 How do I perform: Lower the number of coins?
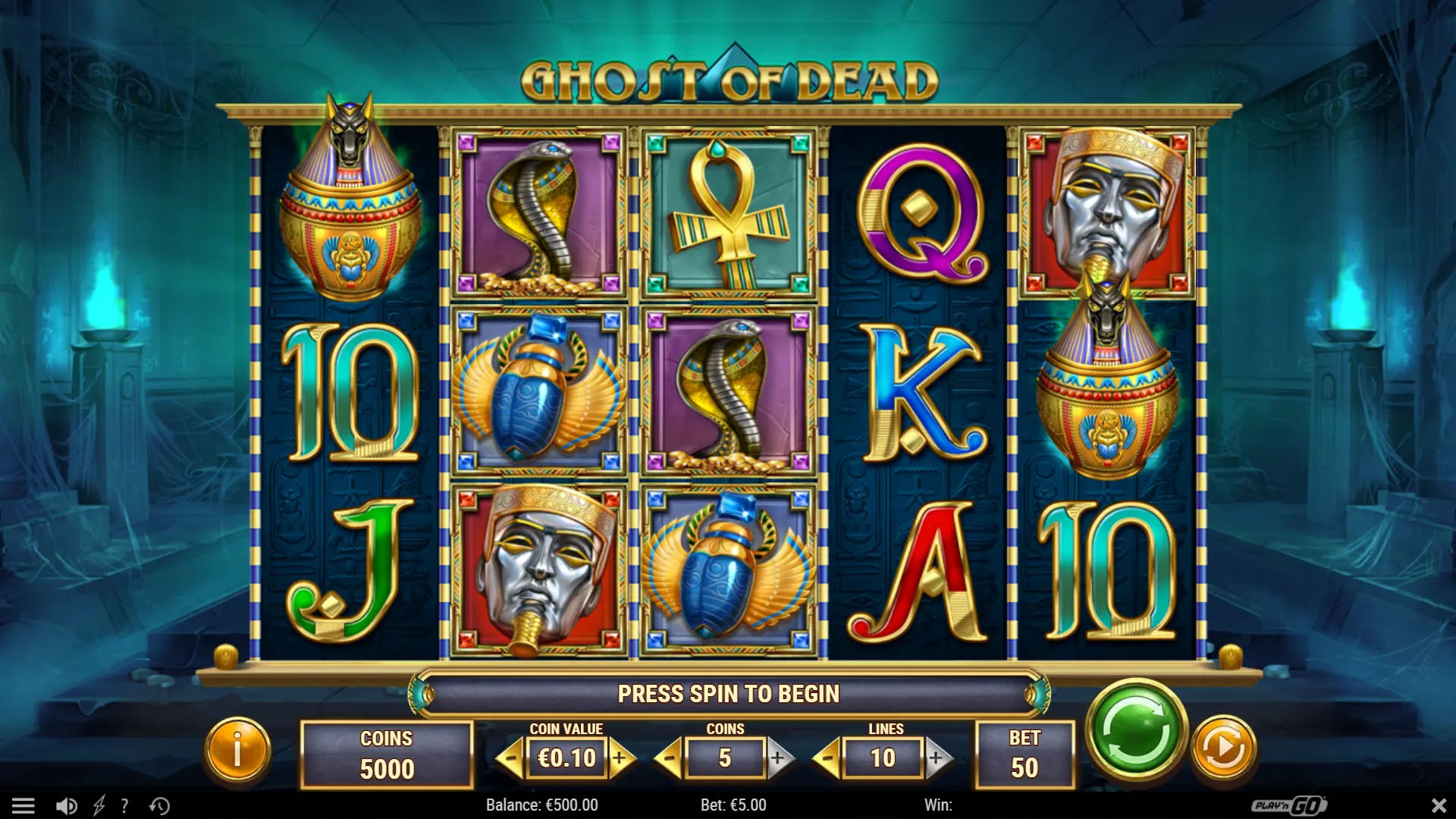pos(669,758)
